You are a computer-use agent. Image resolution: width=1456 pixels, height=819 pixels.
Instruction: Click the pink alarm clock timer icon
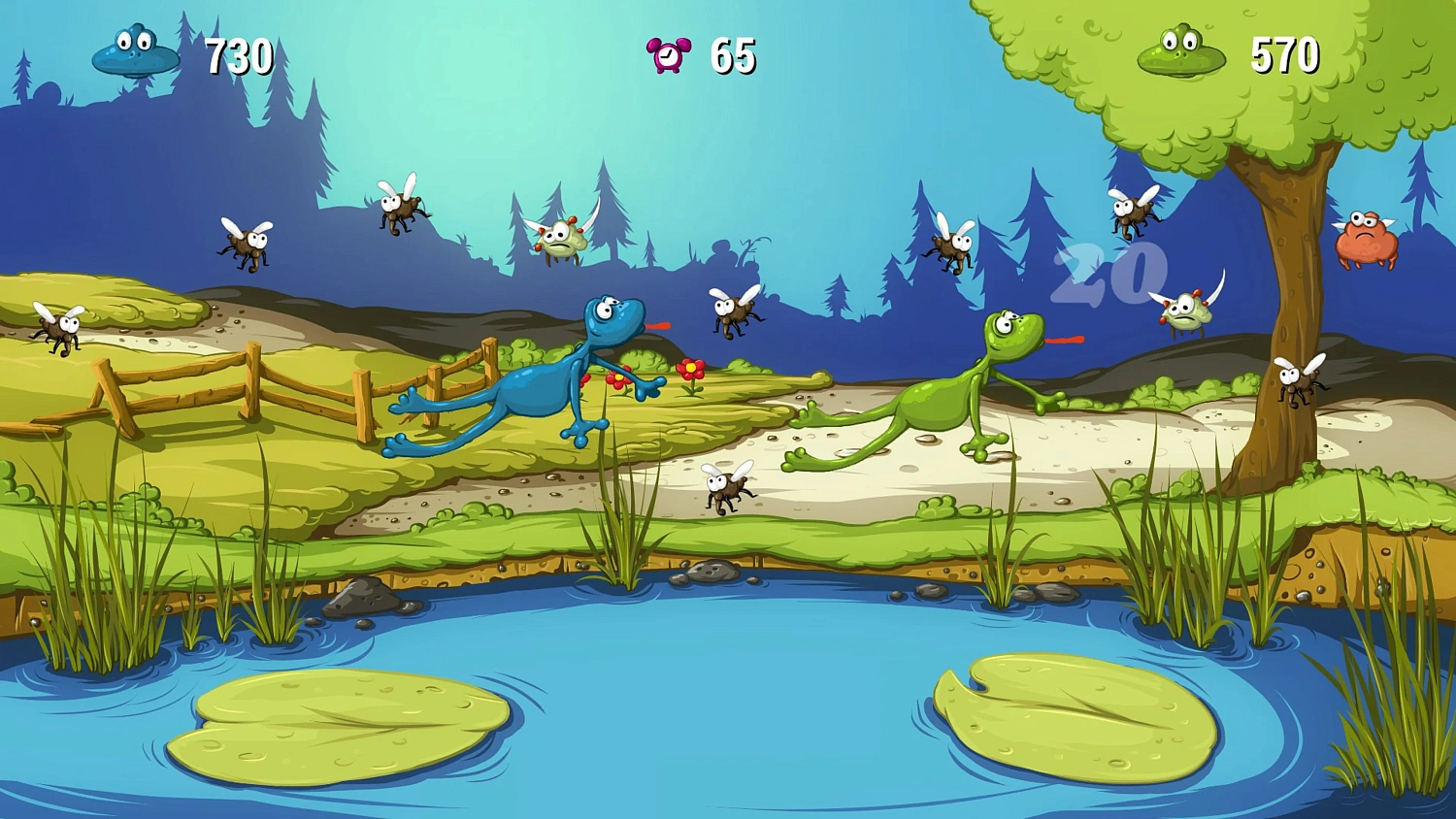(668, 53)
